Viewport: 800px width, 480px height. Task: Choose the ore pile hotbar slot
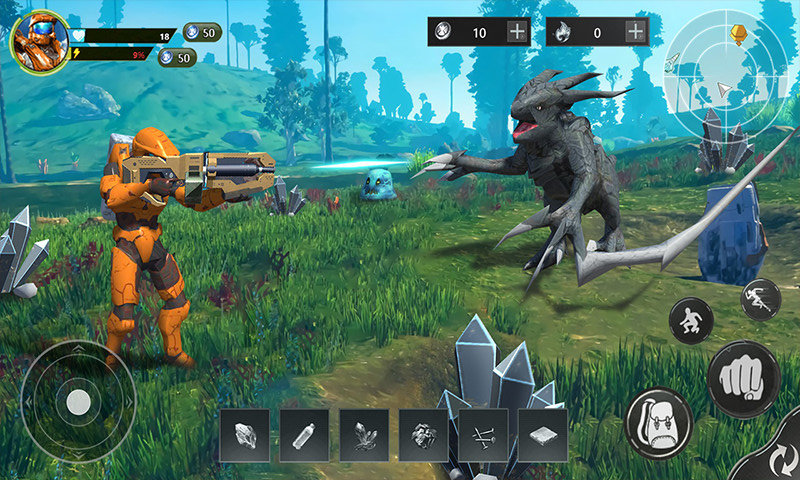coord(423,435)
